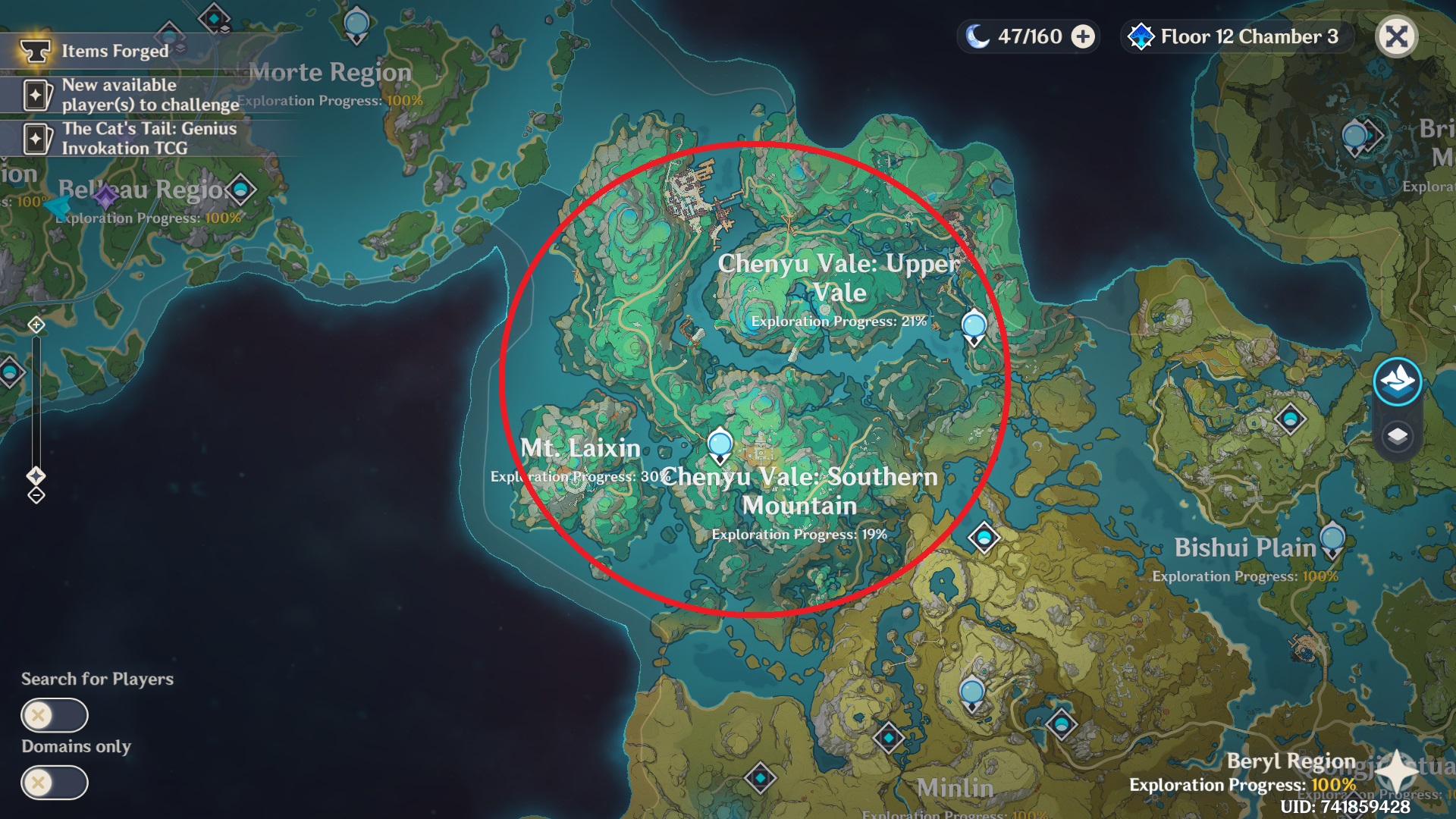
Task: Turn on the Domains only toggle
Action: tap(54, 782)
